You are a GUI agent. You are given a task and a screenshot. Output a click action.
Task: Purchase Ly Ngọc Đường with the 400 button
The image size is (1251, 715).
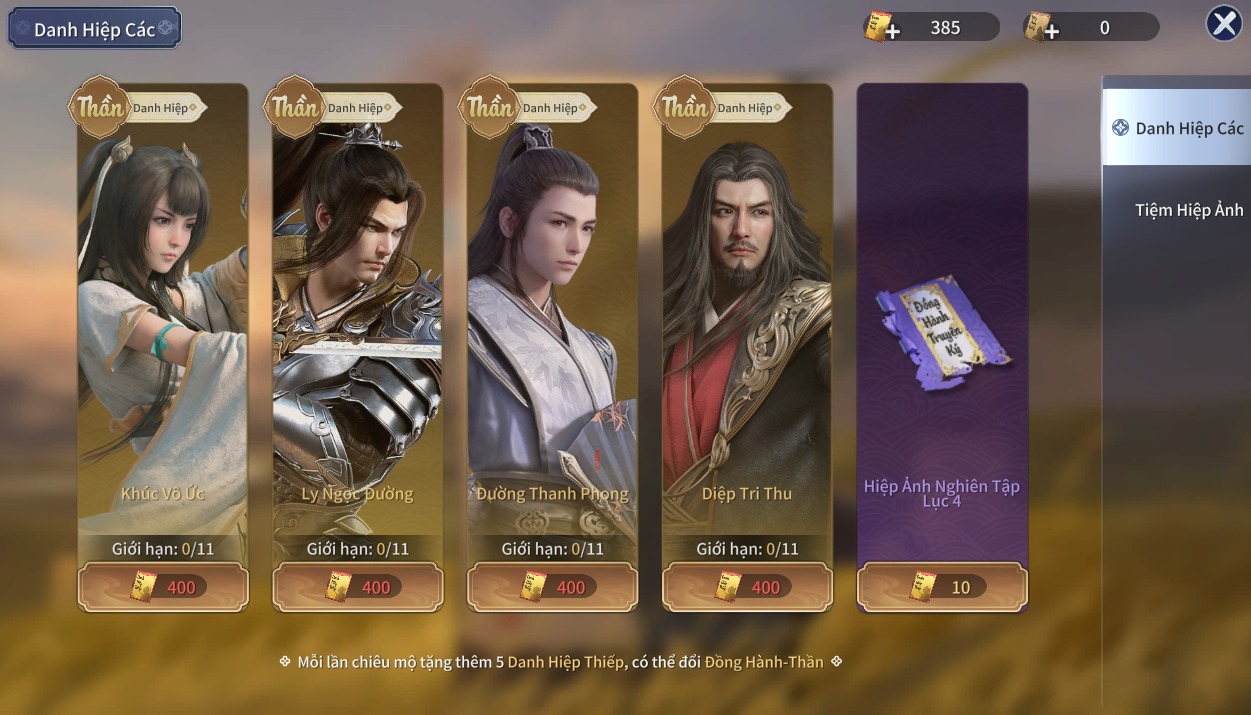[x=358, y=587]
